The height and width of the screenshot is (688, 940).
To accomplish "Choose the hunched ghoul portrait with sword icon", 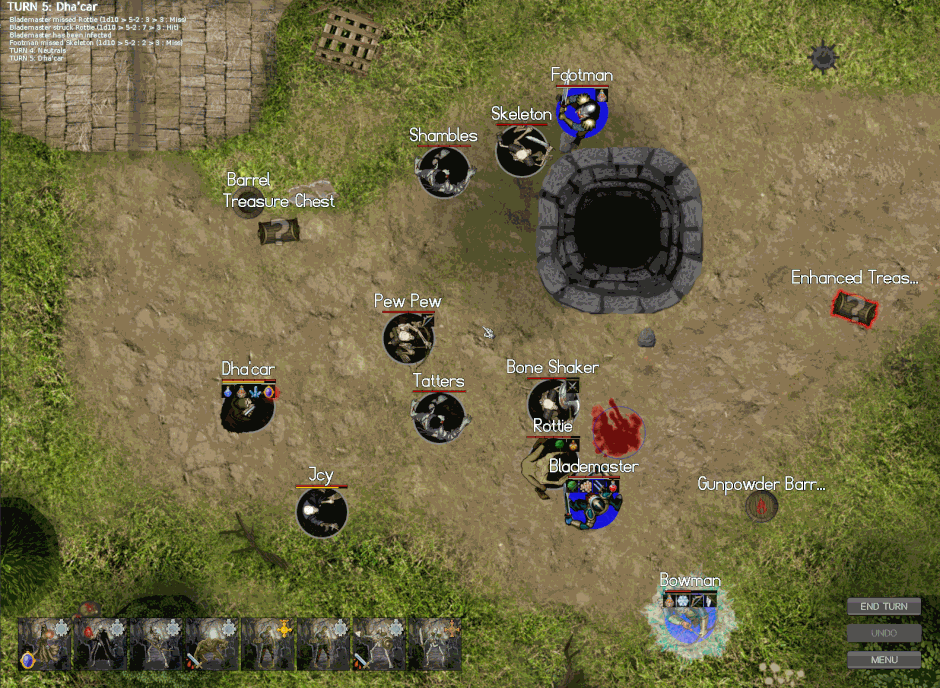I will tap(211, 643).
